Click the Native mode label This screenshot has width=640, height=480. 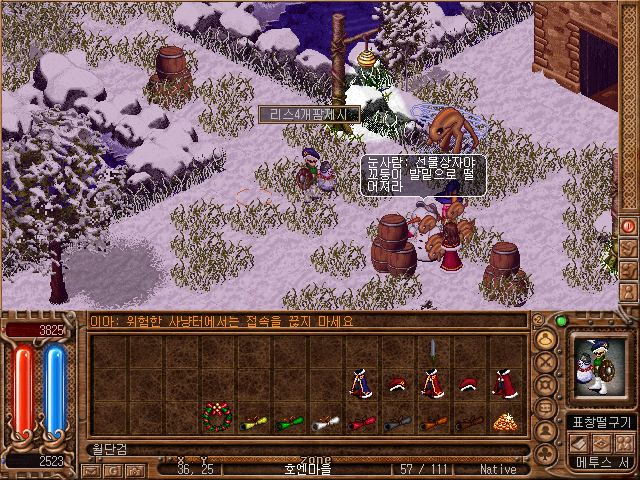[x=498, y=469]
